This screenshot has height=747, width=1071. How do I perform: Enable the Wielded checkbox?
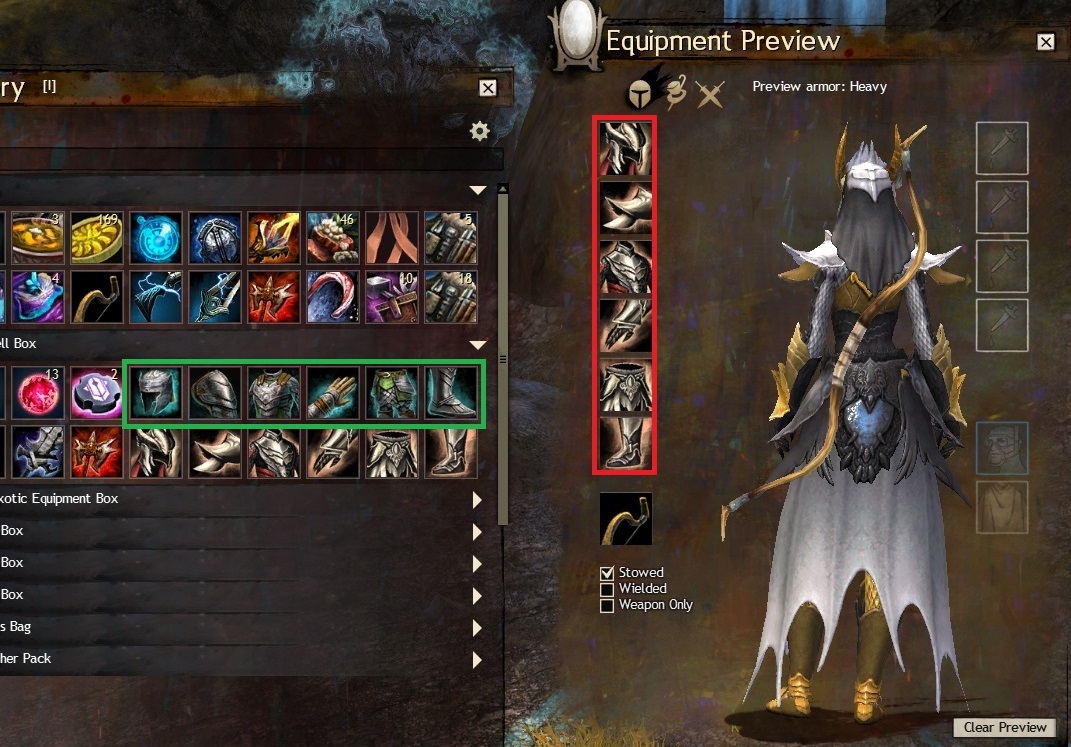(607, 589)
